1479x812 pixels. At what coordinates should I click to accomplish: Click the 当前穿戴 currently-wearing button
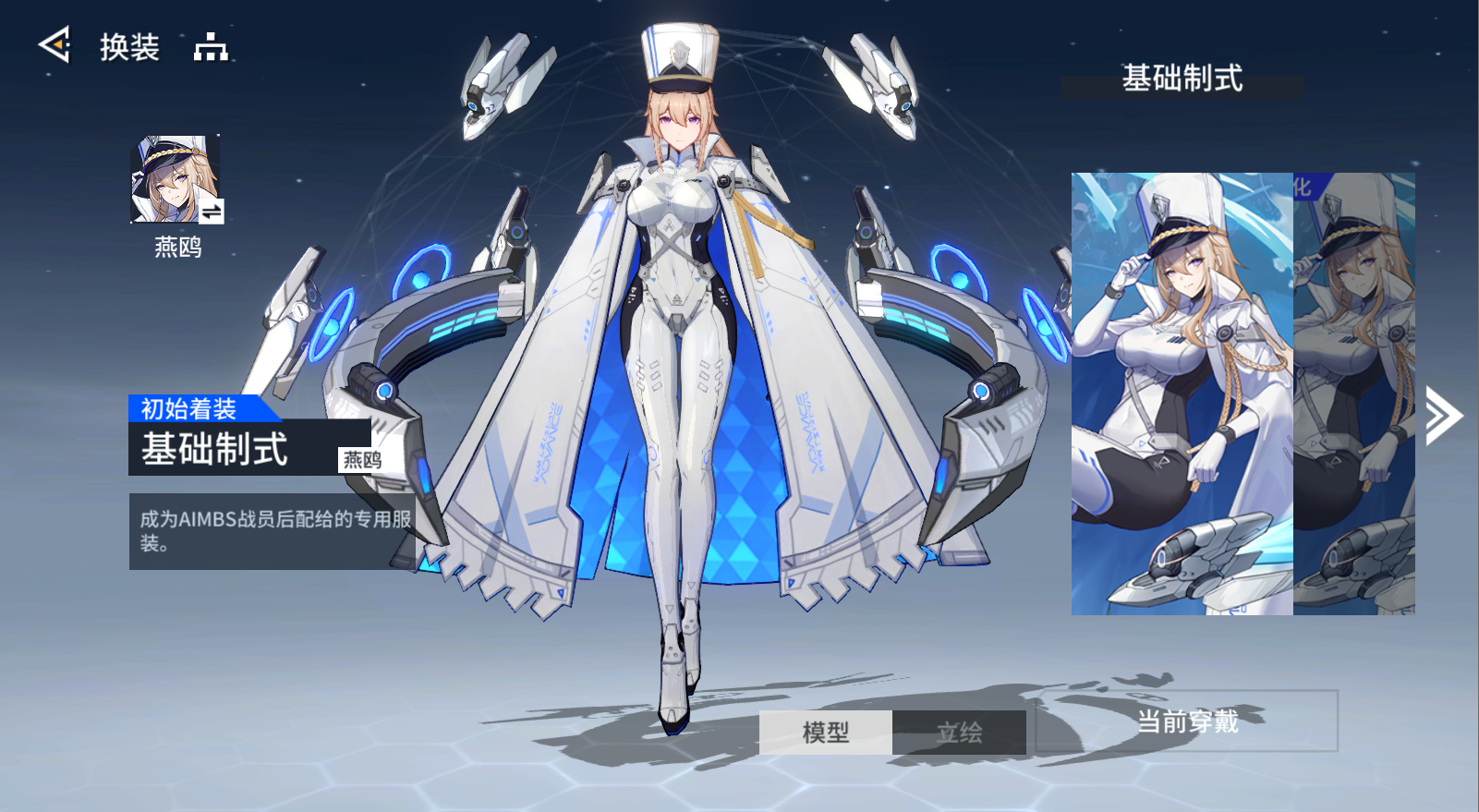(1187, 721)
